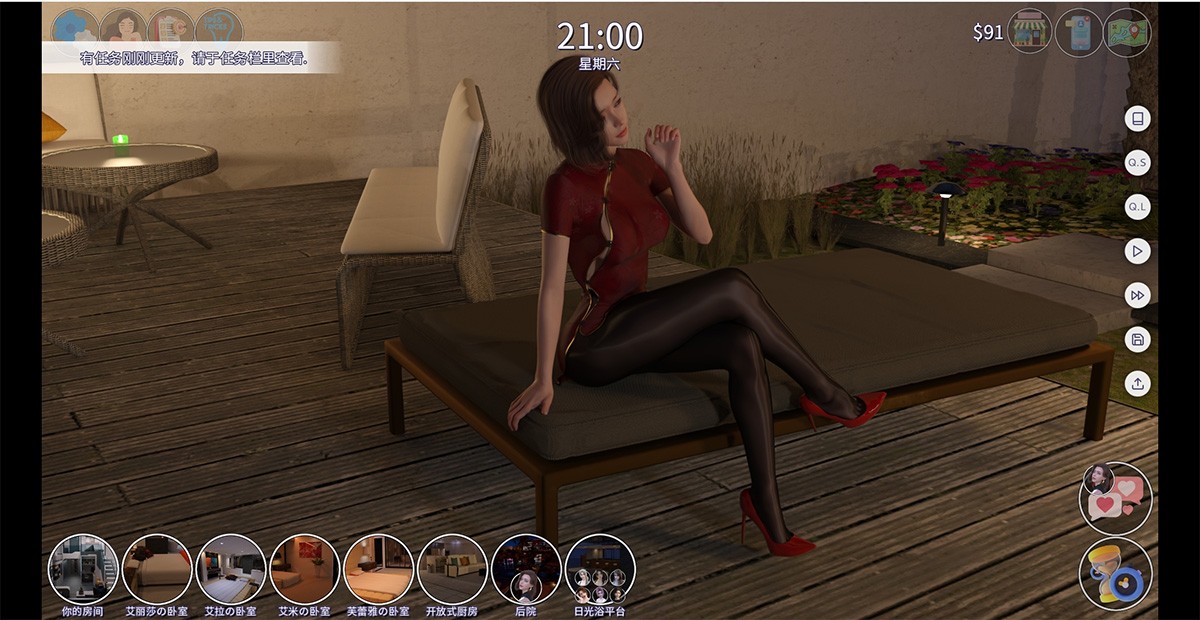Visit the 开放式厨房 kitchen location

(452, 568)
